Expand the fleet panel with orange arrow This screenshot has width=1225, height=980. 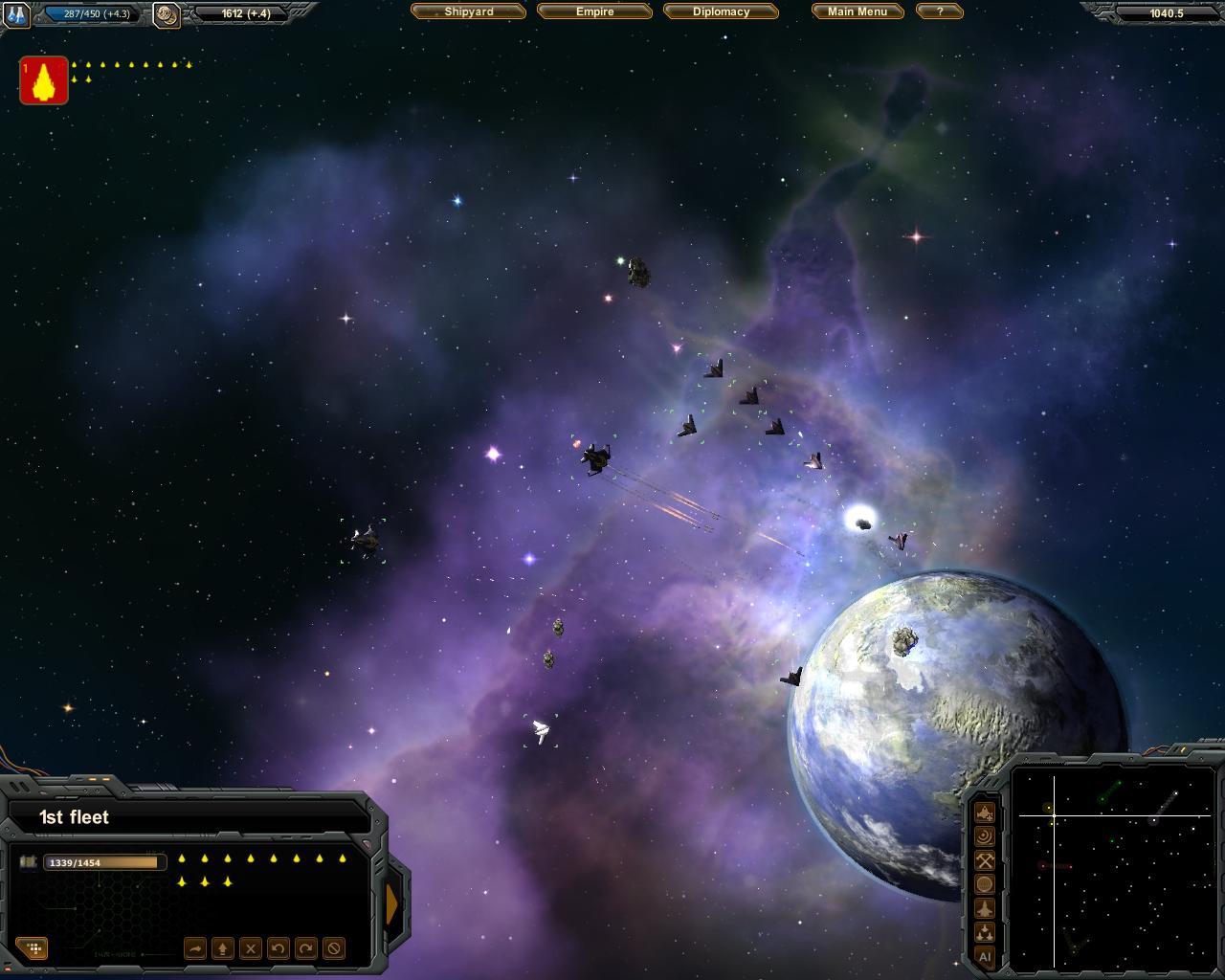pyautogui.click(x=392, y=904)
